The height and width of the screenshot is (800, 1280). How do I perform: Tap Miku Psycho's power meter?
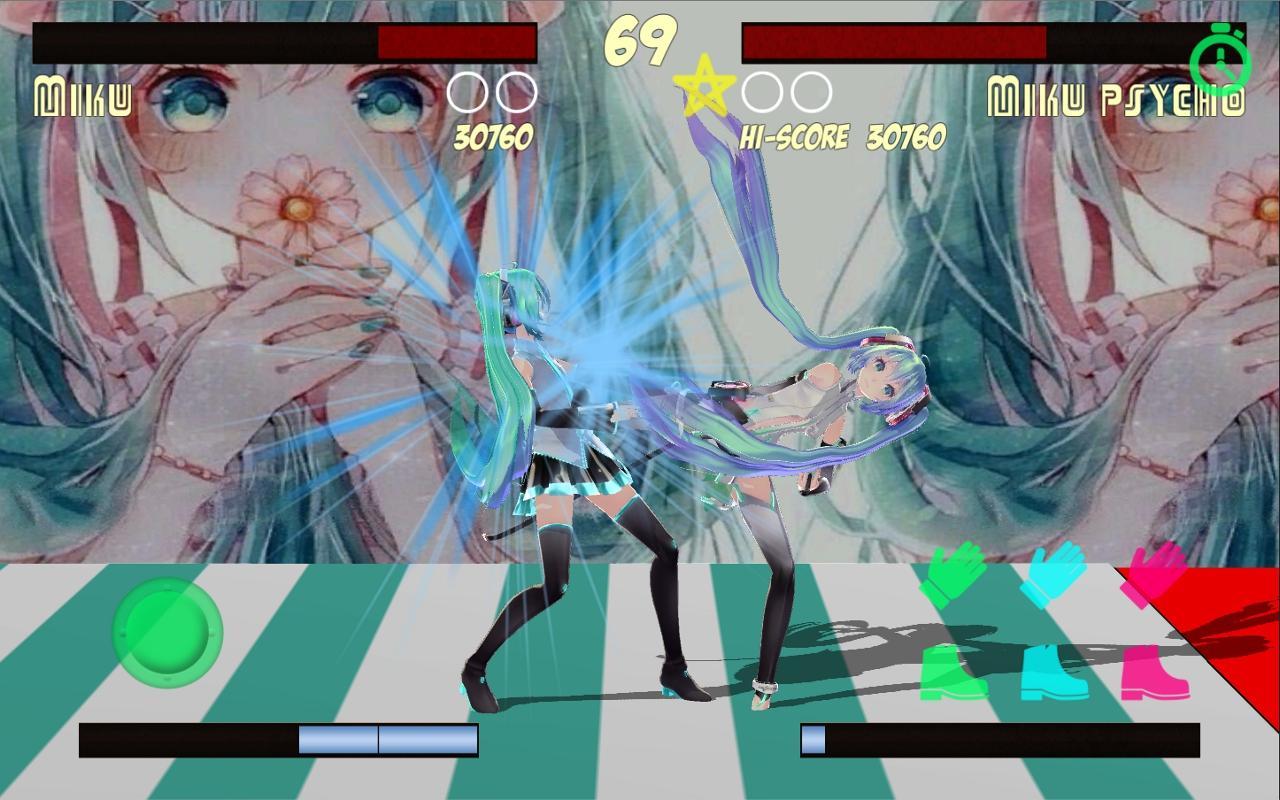(x=1000, y=741)
